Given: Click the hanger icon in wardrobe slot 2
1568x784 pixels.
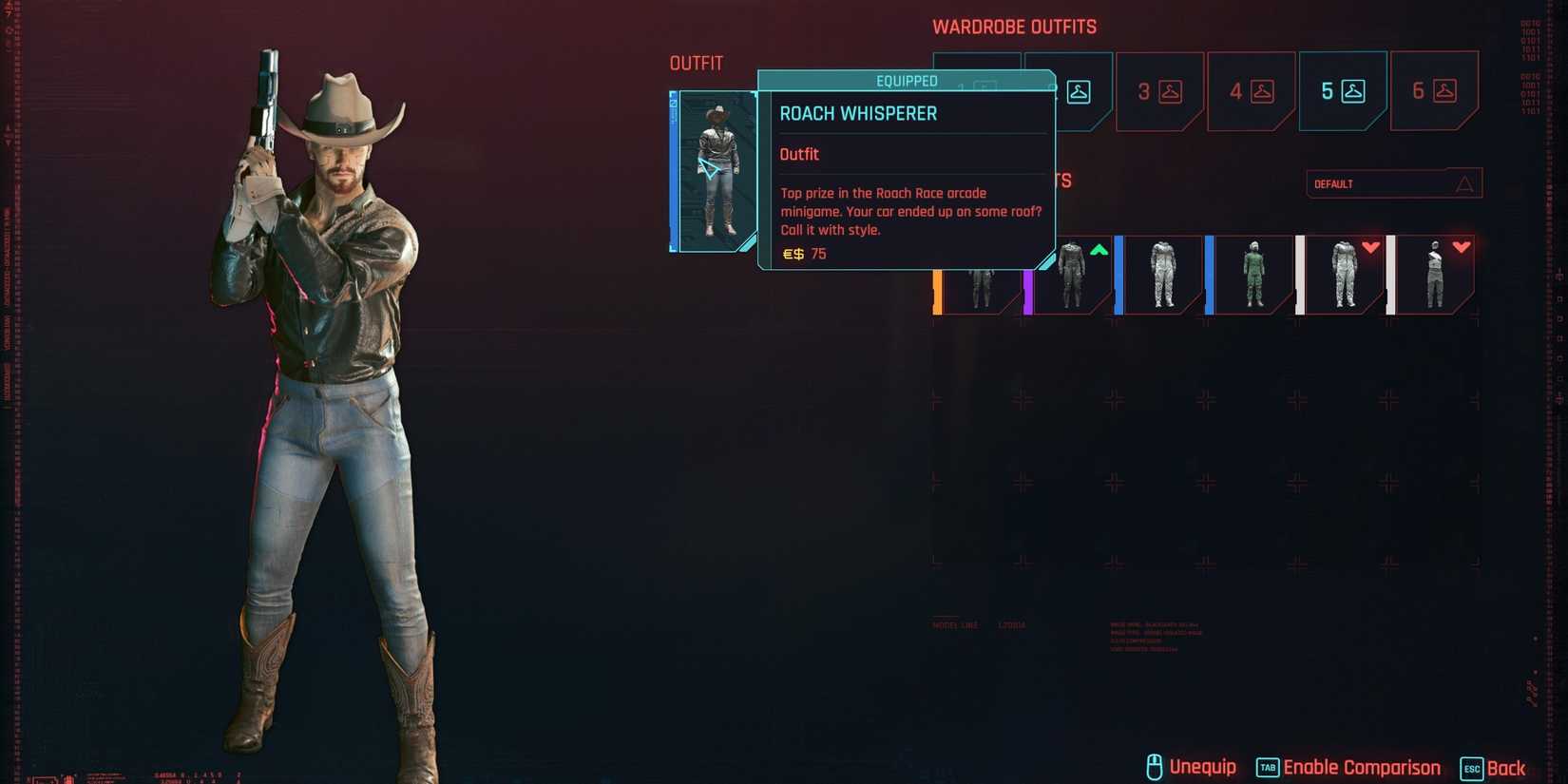Looking at the screenshot, I should pos(1078,92).
